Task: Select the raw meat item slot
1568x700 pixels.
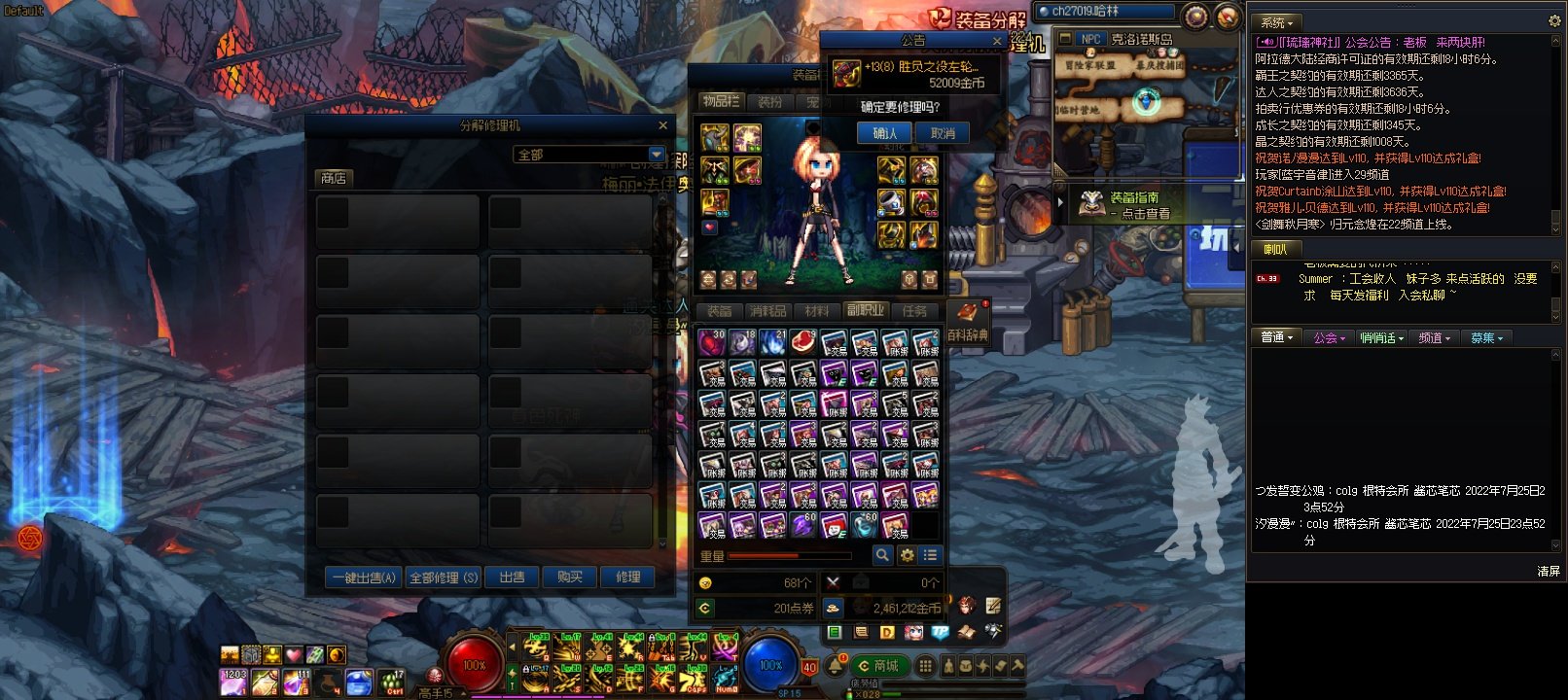Action: pos(802,341)
